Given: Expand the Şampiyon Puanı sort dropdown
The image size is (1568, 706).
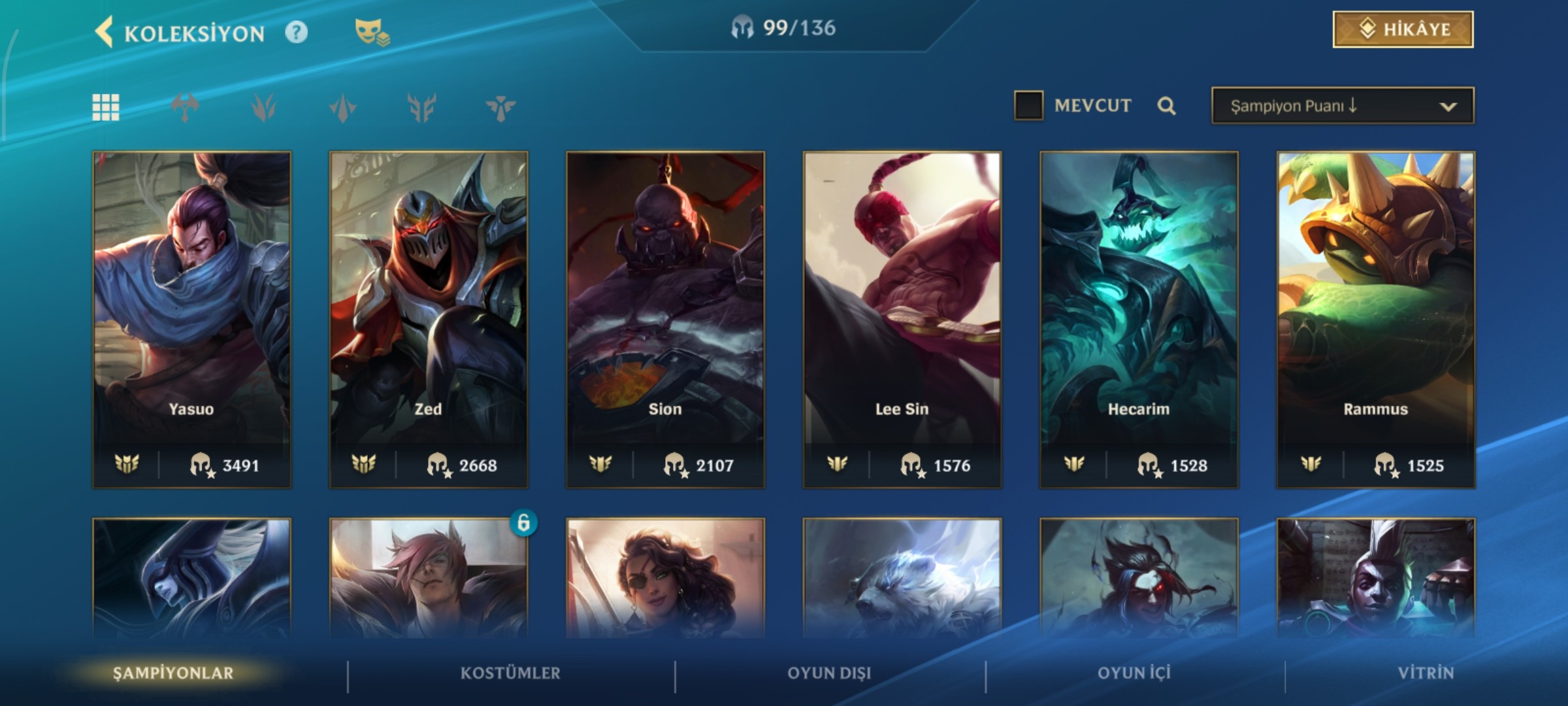Looking at the screenshot, I should pyautogui.click(x=1343, y=106).
